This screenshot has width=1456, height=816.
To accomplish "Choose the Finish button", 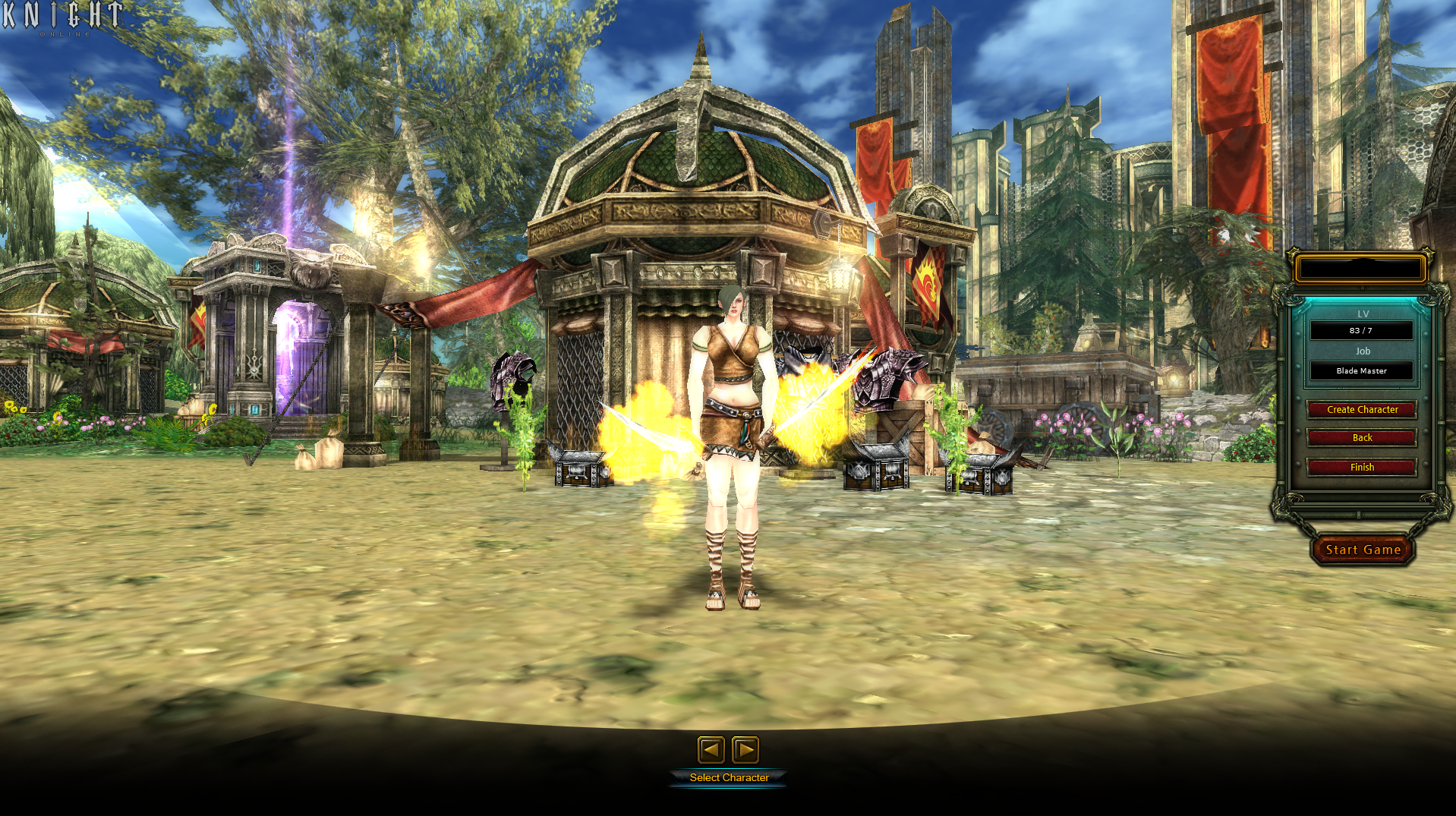I will 1362,468.
